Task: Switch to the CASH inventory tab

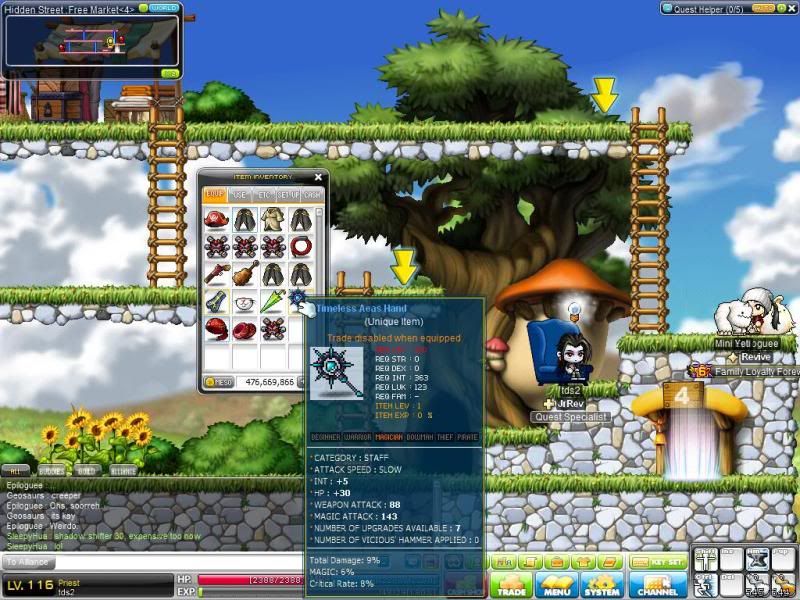Action: point(312,194)
